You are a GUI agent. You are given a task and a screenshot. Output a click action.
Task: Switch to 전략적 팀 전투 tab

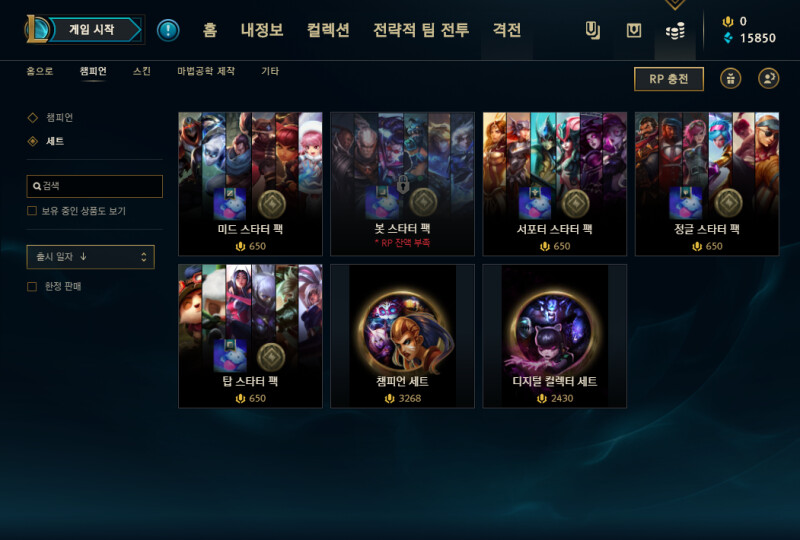coord(420,30)
